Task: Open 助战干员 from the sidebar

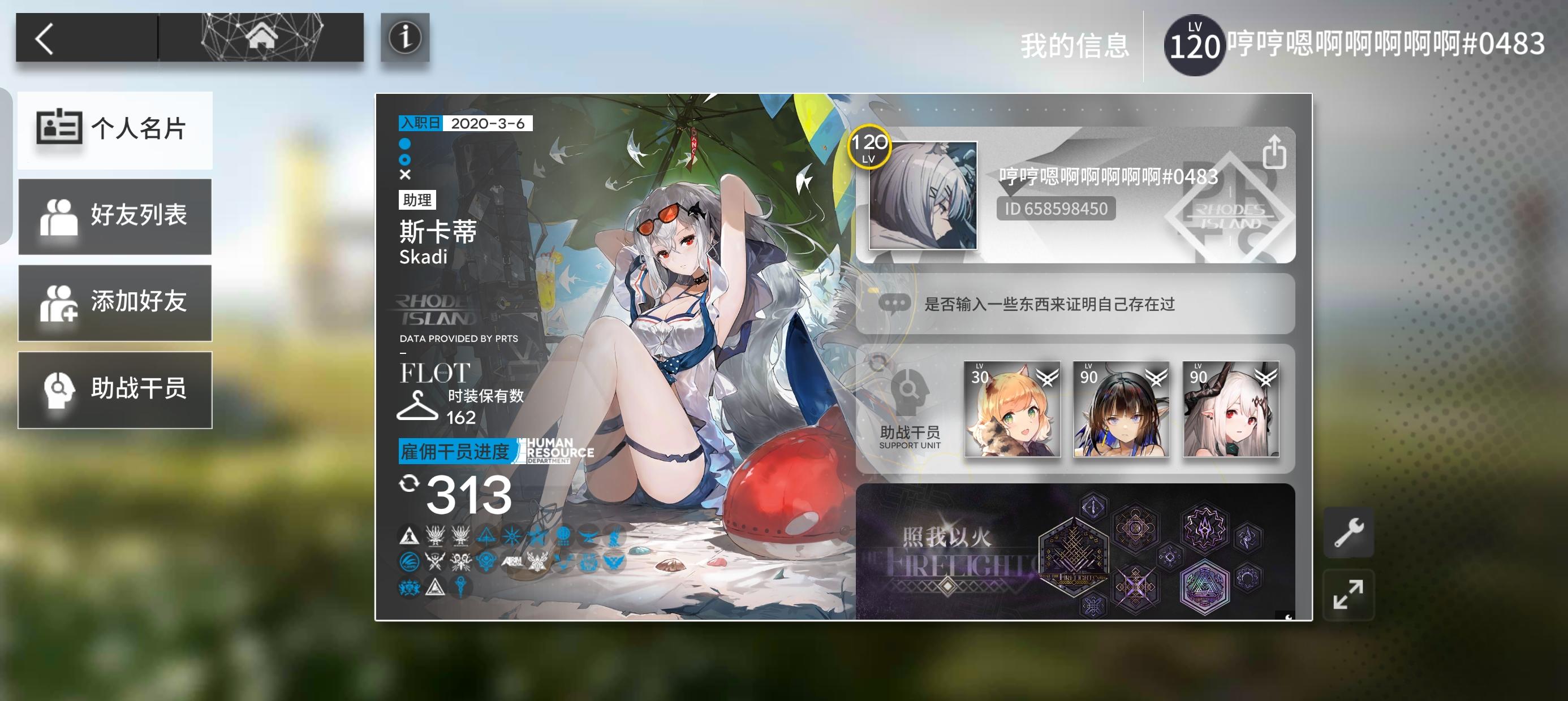Action: tap(115, 389)
